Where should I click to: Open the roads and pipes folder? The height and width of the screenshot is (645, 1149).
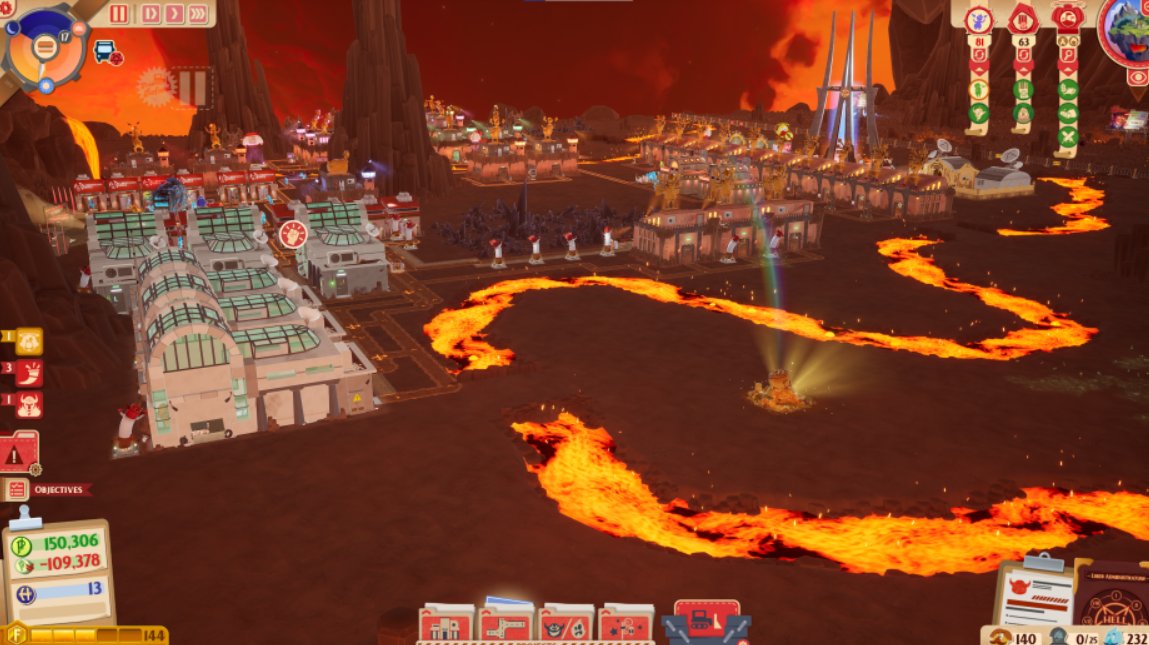506,625
